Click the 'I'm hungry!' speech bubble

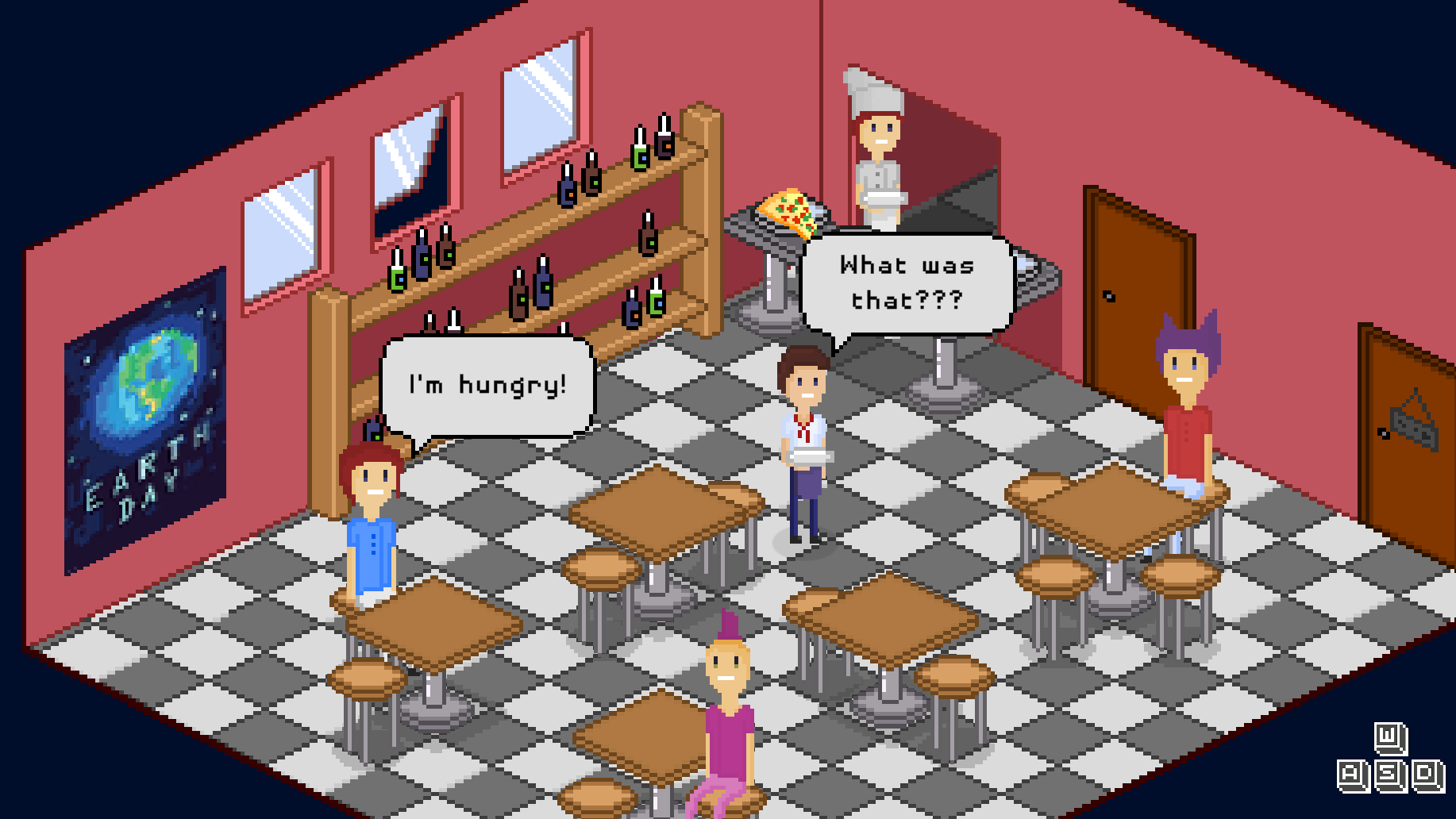click(487, 383)
